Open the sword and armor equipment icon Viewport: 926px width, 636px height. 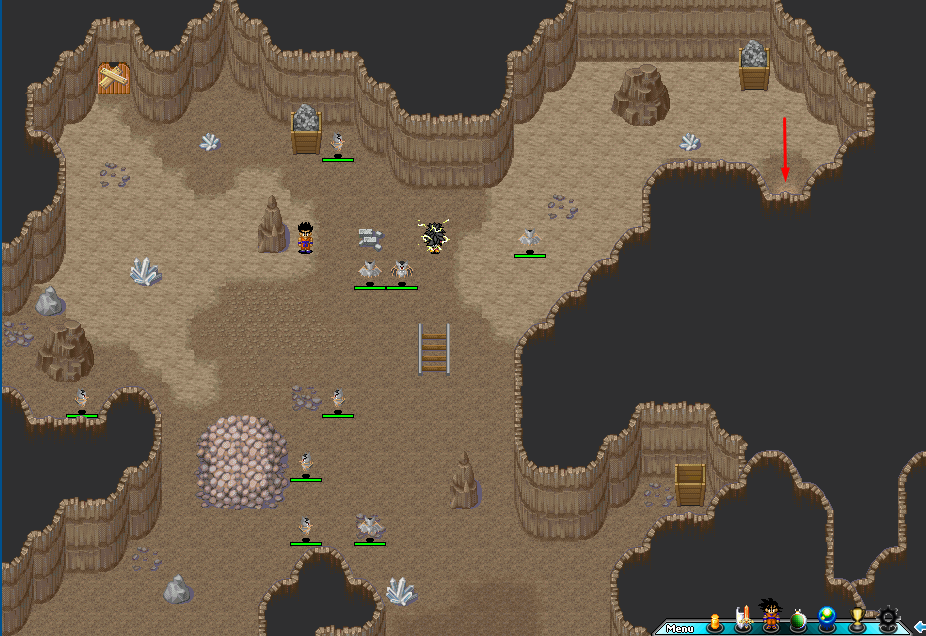click(742, 619)
